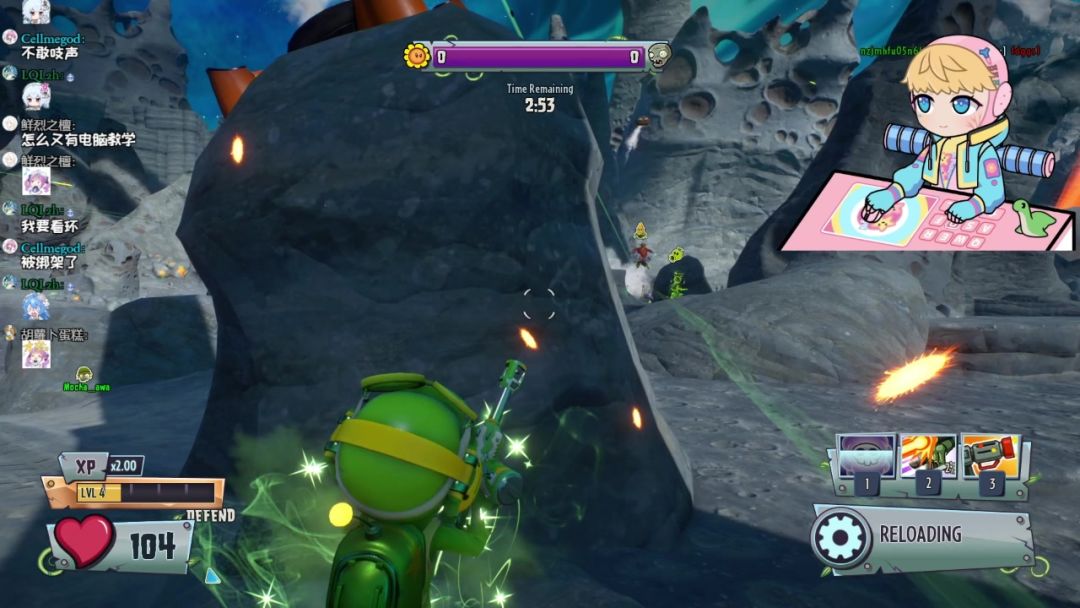
Task: Activate the Zombie Stink Cloud ability
Action: (866, 457)
